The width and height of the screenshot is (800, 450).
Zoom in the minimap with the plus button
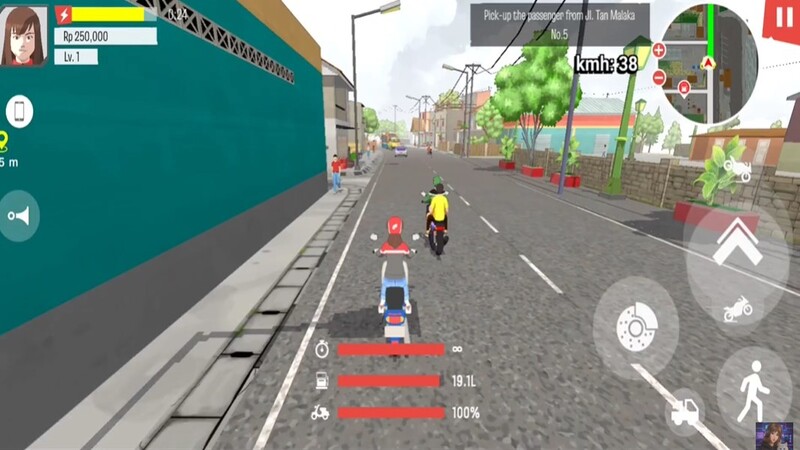click(659, 49)
